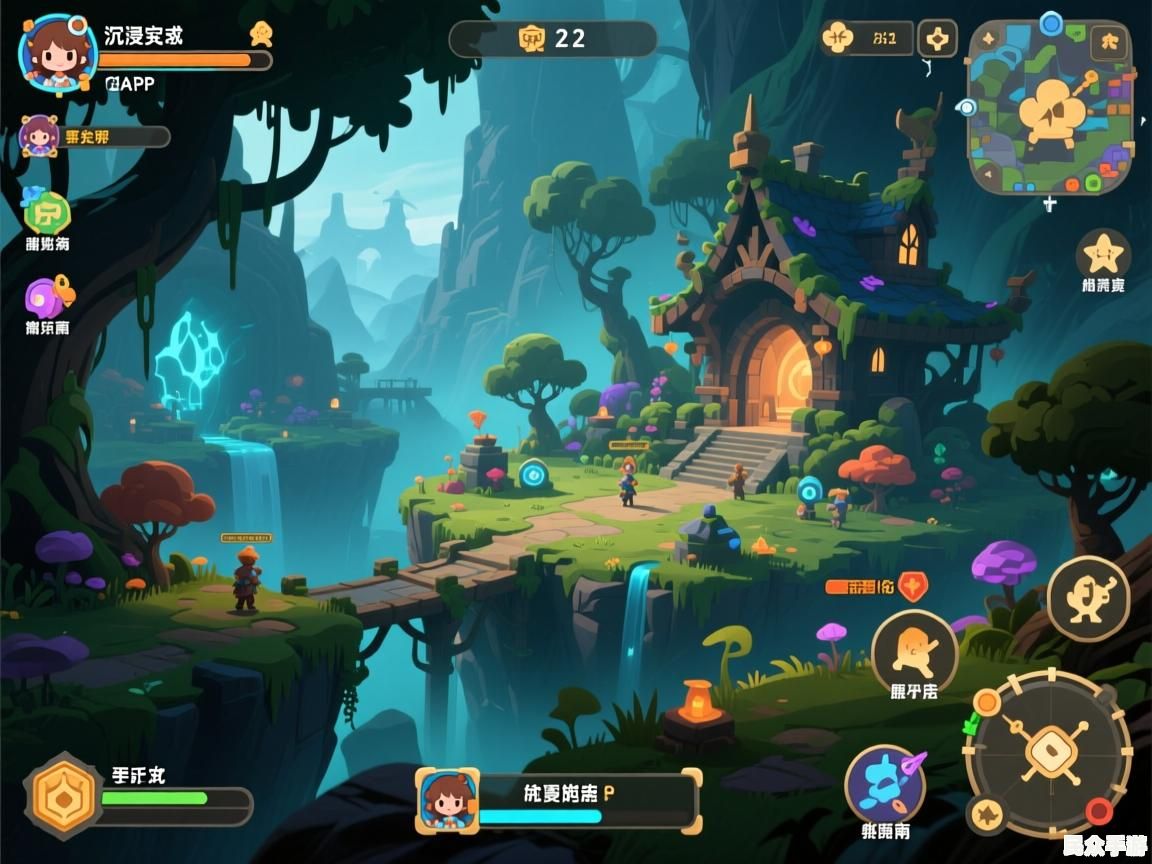Toggle the eye icon beside the minimap
The height and width of the screenshot is (864, 1152).
coord(965,107)
